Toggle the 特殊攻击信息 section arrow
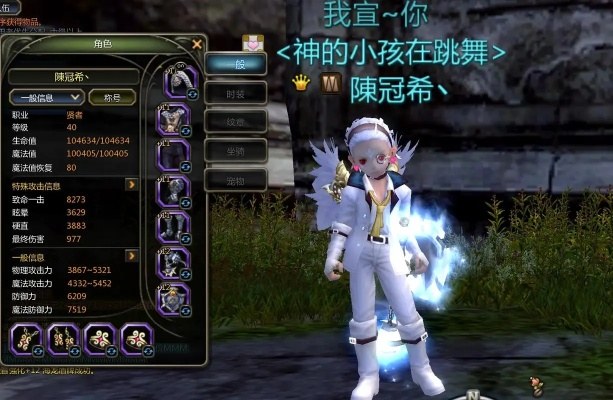The height and width of the screenshot is (400, 613). 130,185
